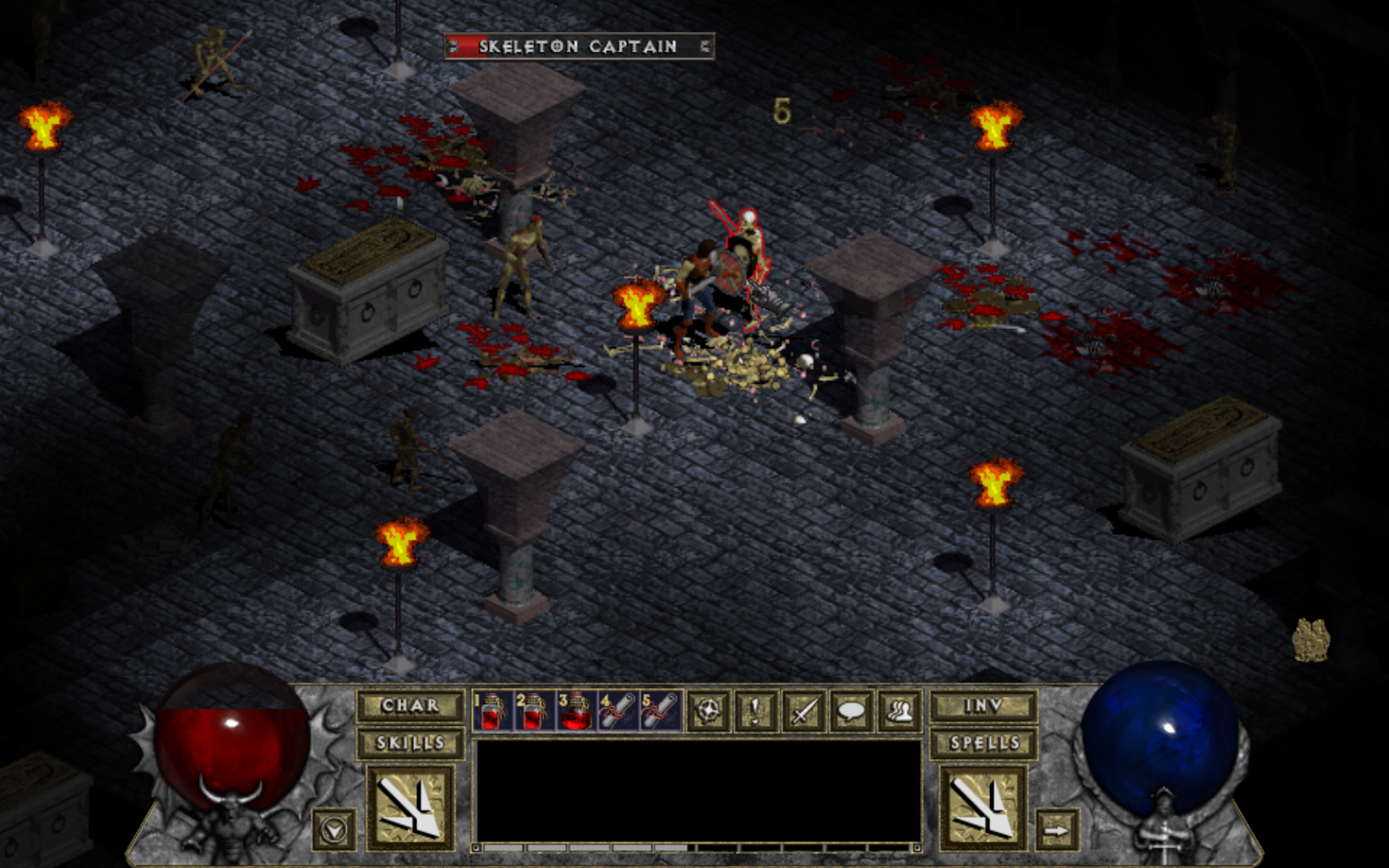Screen dimensions: 1389x868
Task: Open the ring-shaped quest log icon
Action: point(710,712)
